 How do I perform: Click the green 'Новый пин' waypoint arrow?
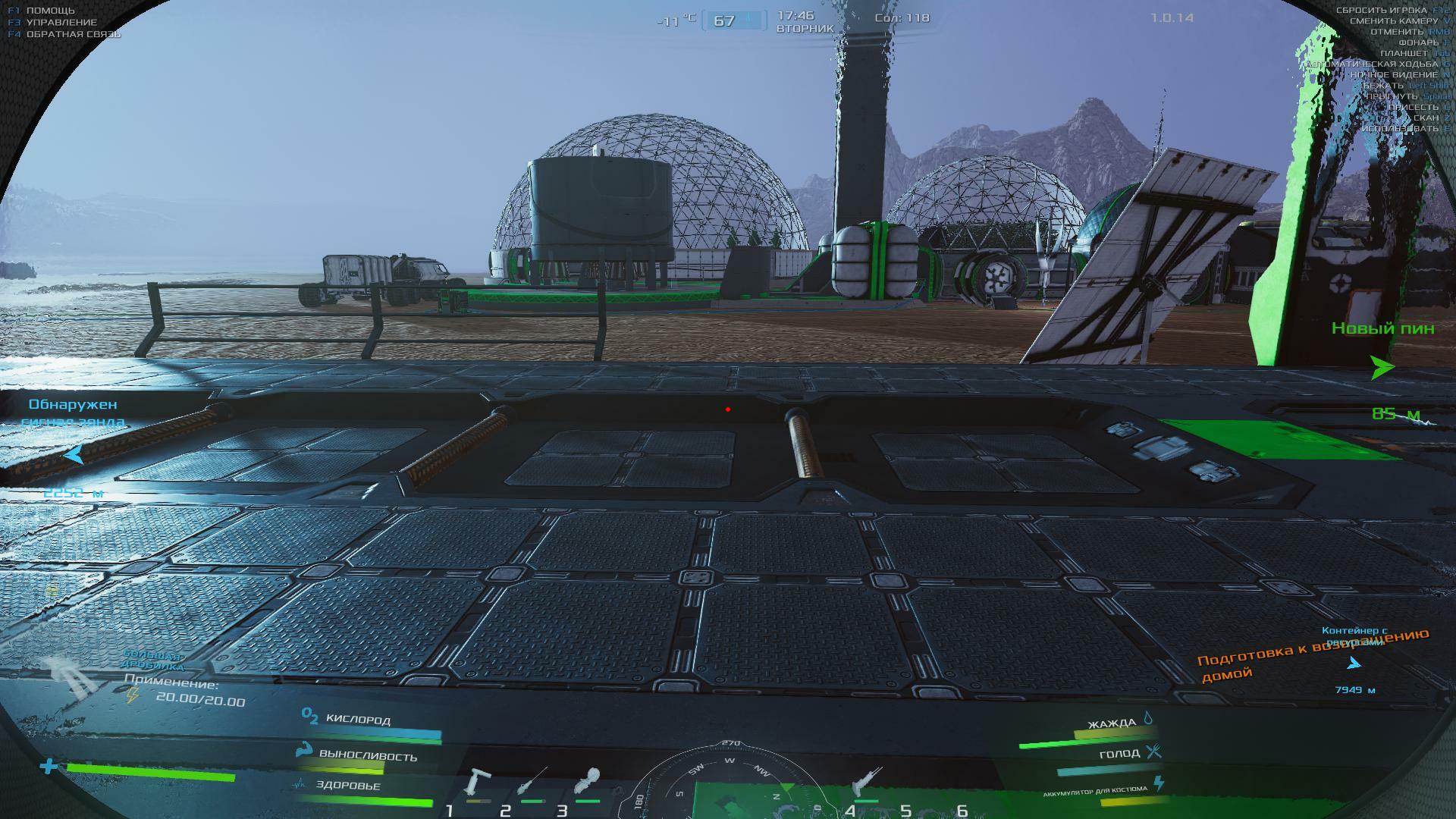(1382, 368)
